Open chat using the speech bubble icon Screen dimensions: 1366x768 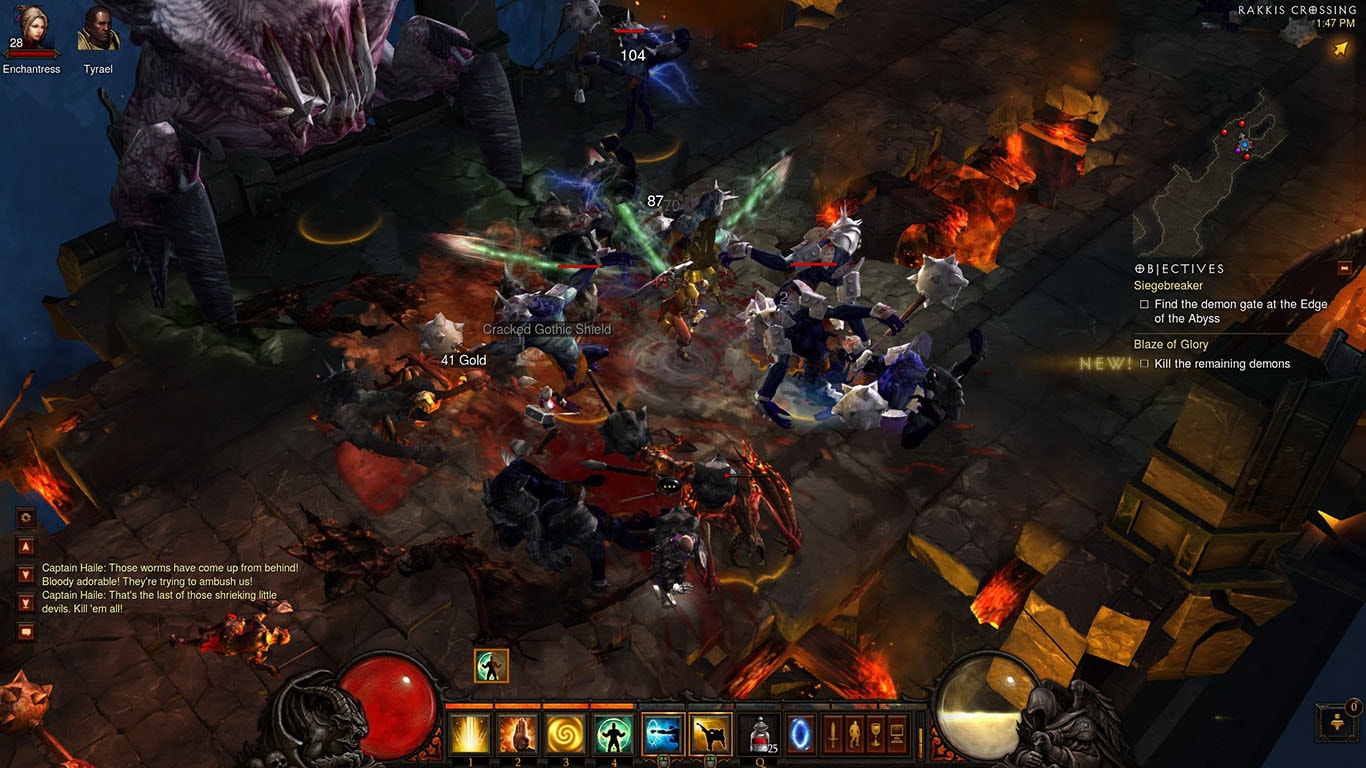pos(25,629)
